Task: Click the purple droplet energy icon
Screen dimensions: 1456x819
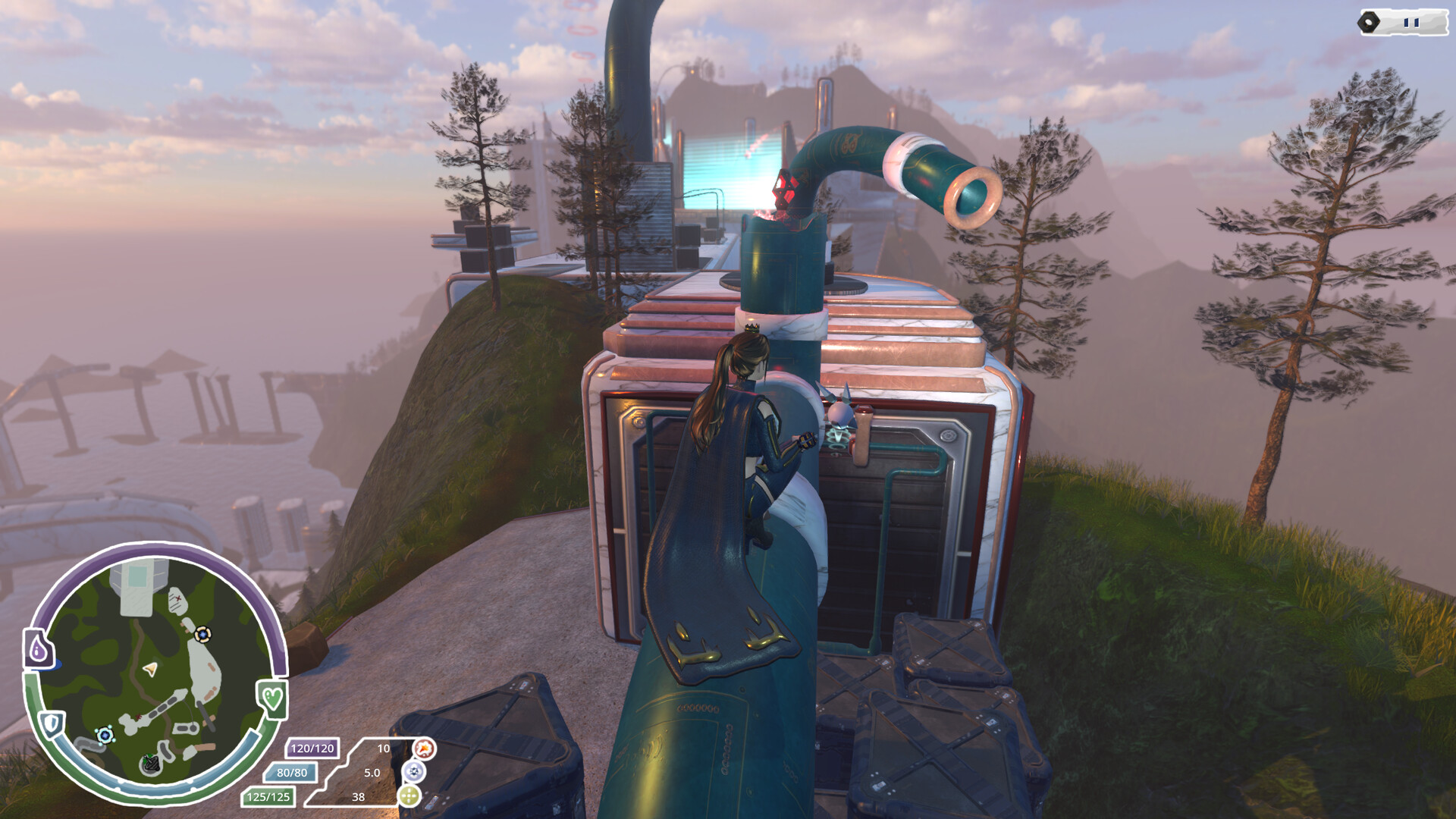Action: pyautogui.click(x=39, y=649)
